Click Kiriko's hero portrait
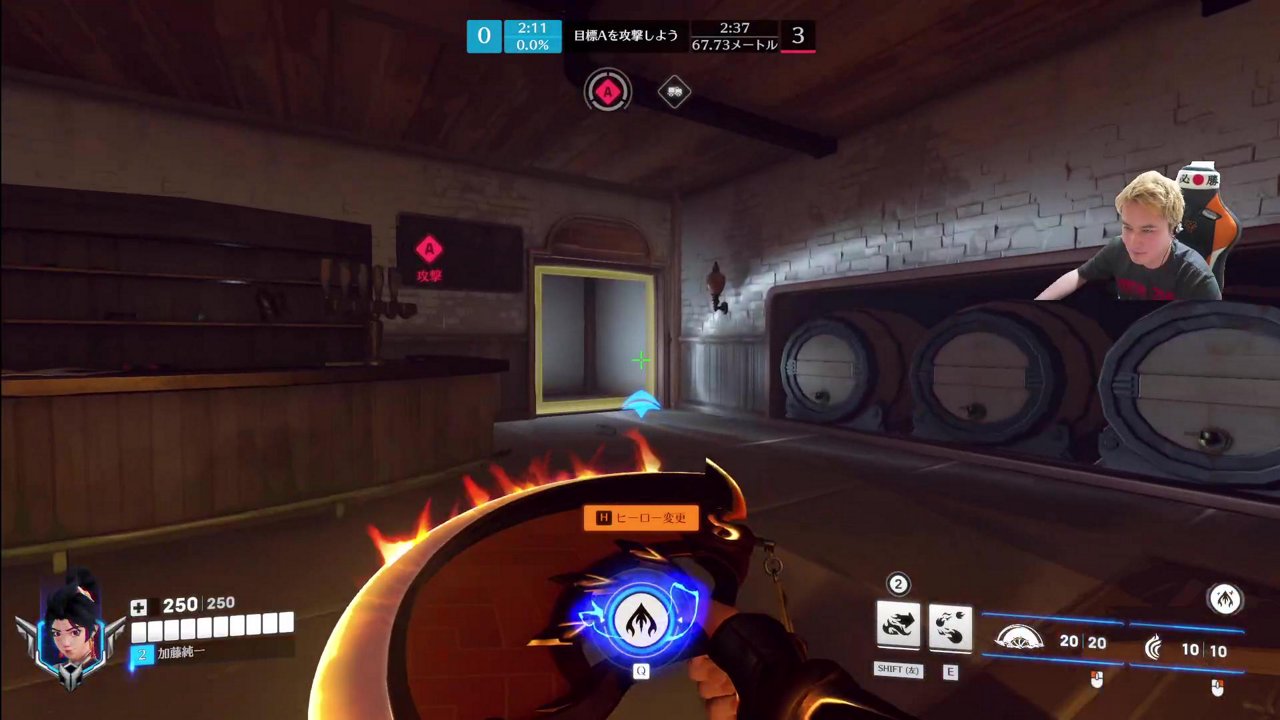 point(72,630)
